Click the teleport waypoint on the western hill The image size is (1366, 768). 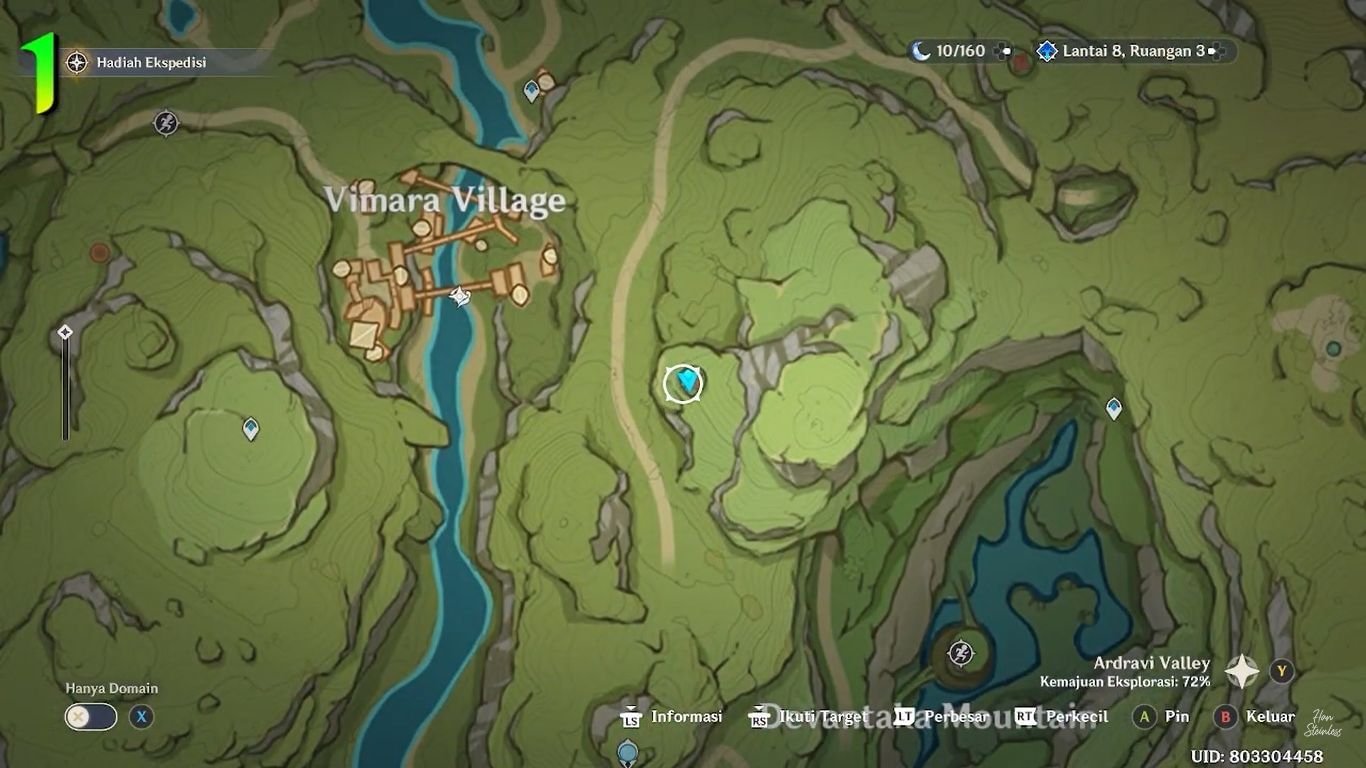coord(249,428)
